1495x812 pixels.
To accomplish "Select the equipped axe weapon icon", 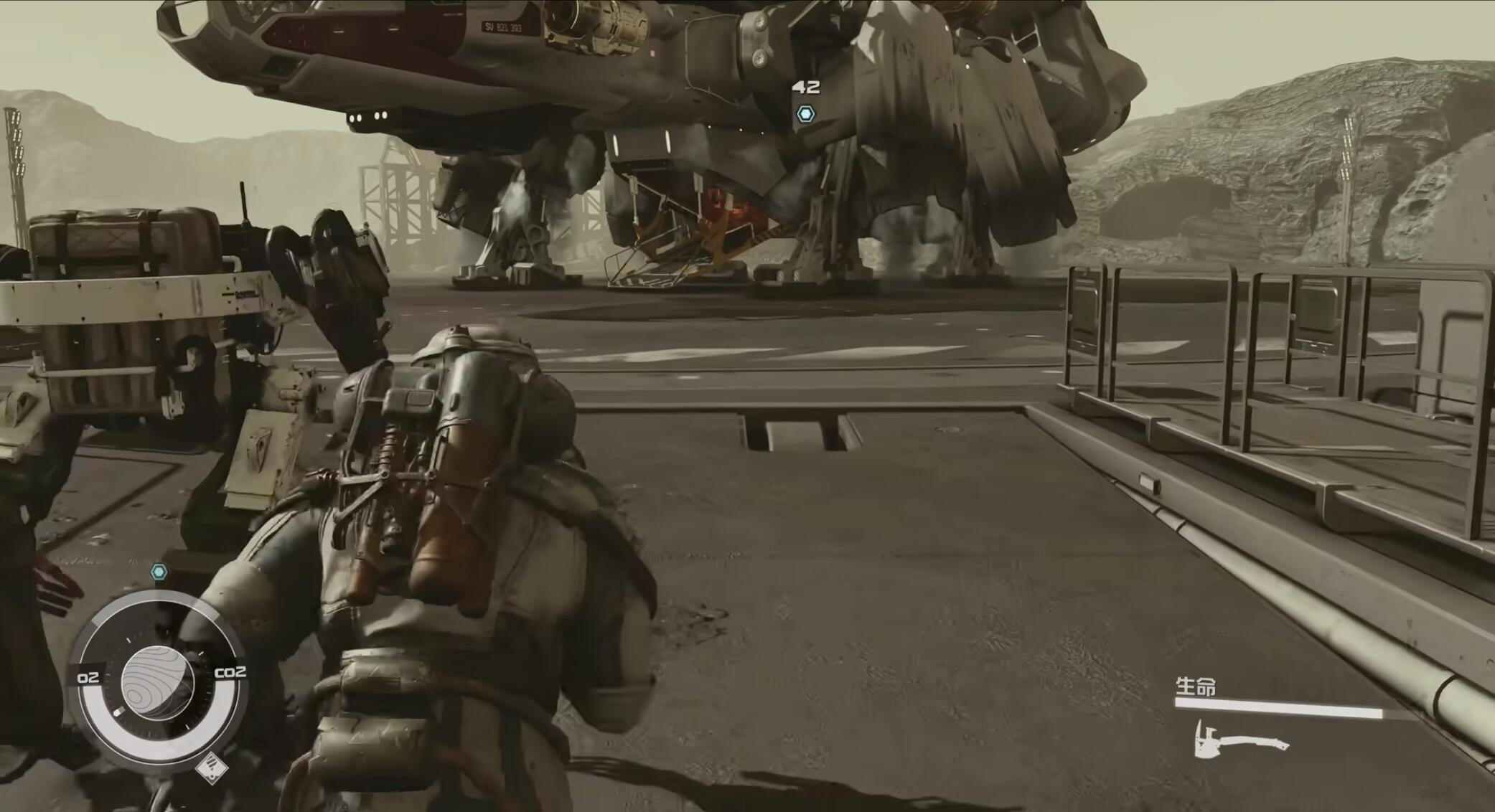I will 1239,740.
